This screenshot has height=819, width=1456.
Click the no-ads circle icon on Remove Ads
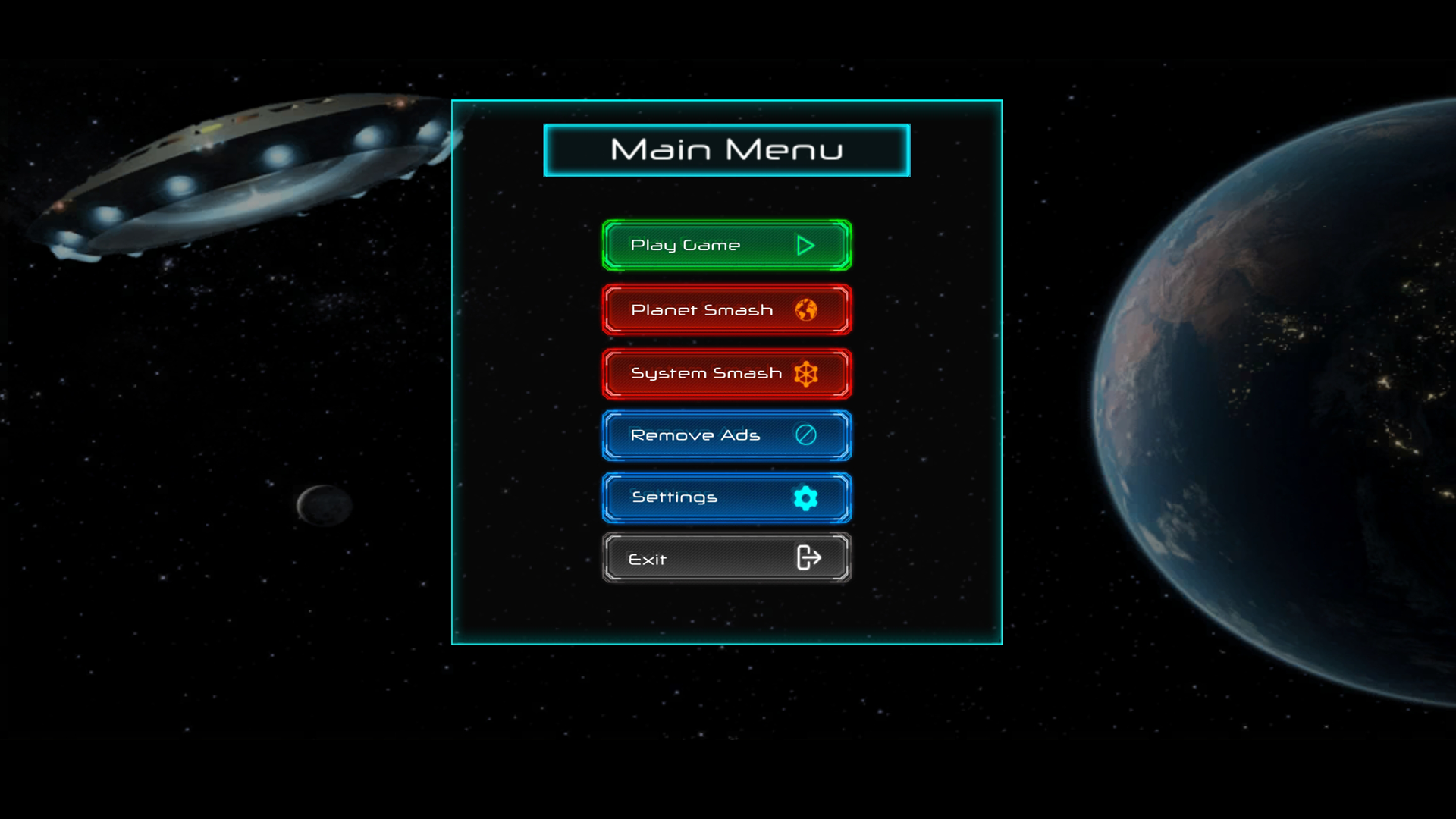coord(806,435)
